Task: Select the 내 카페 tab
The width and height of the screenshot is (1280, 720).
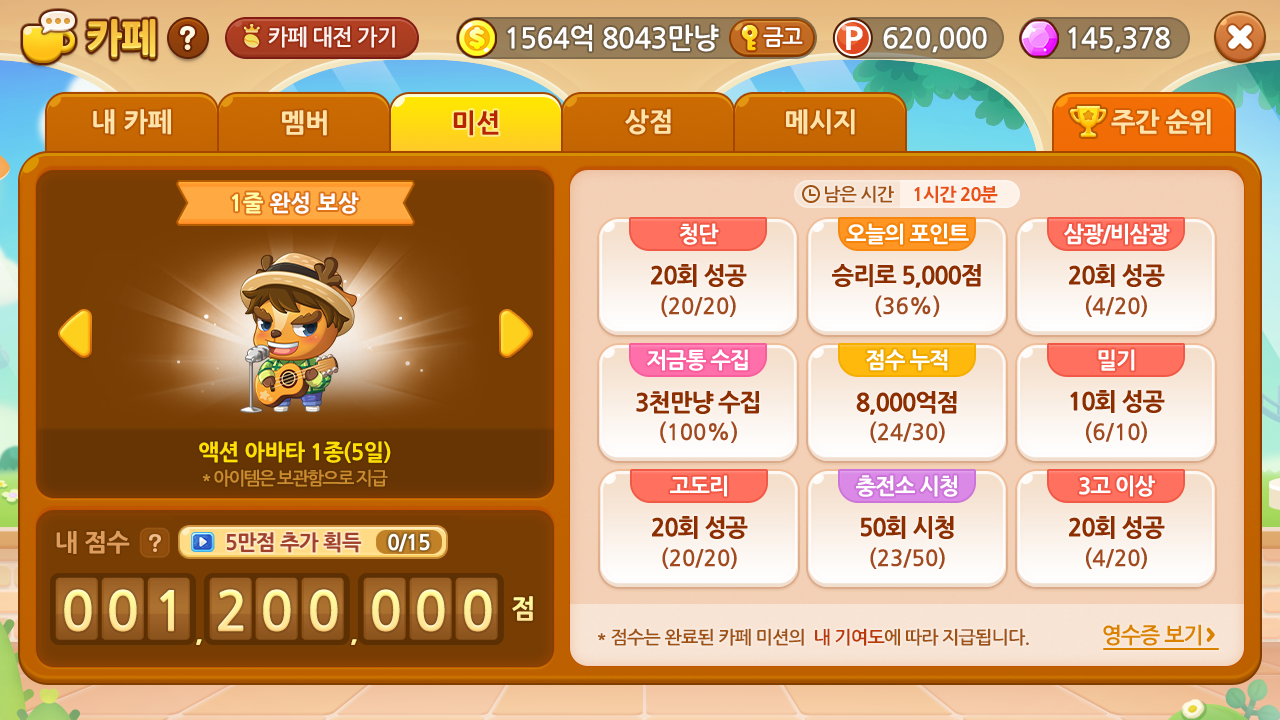Action: [132, 122]
